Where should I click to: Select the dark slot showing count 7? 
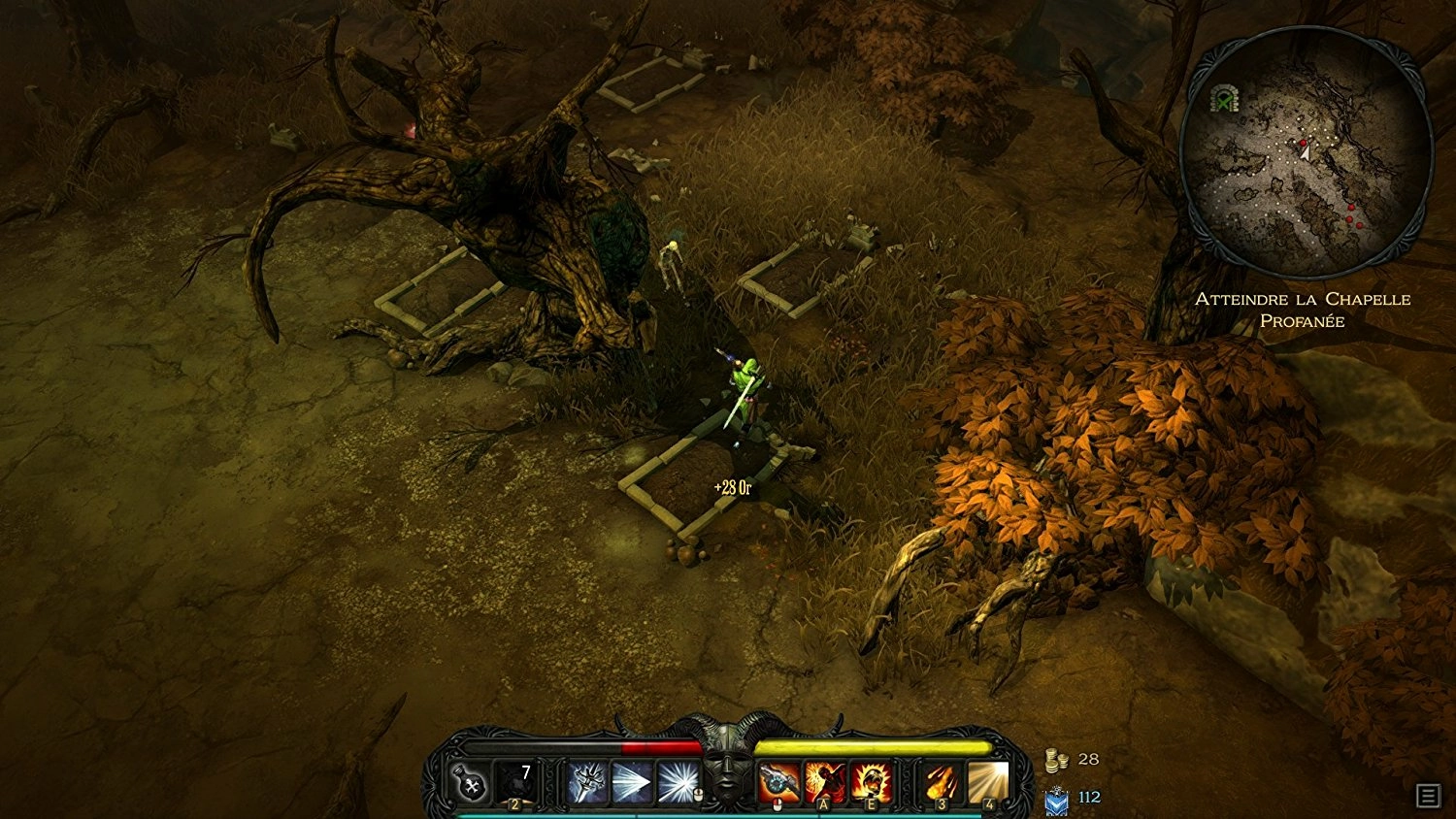[x=515, y=782]
